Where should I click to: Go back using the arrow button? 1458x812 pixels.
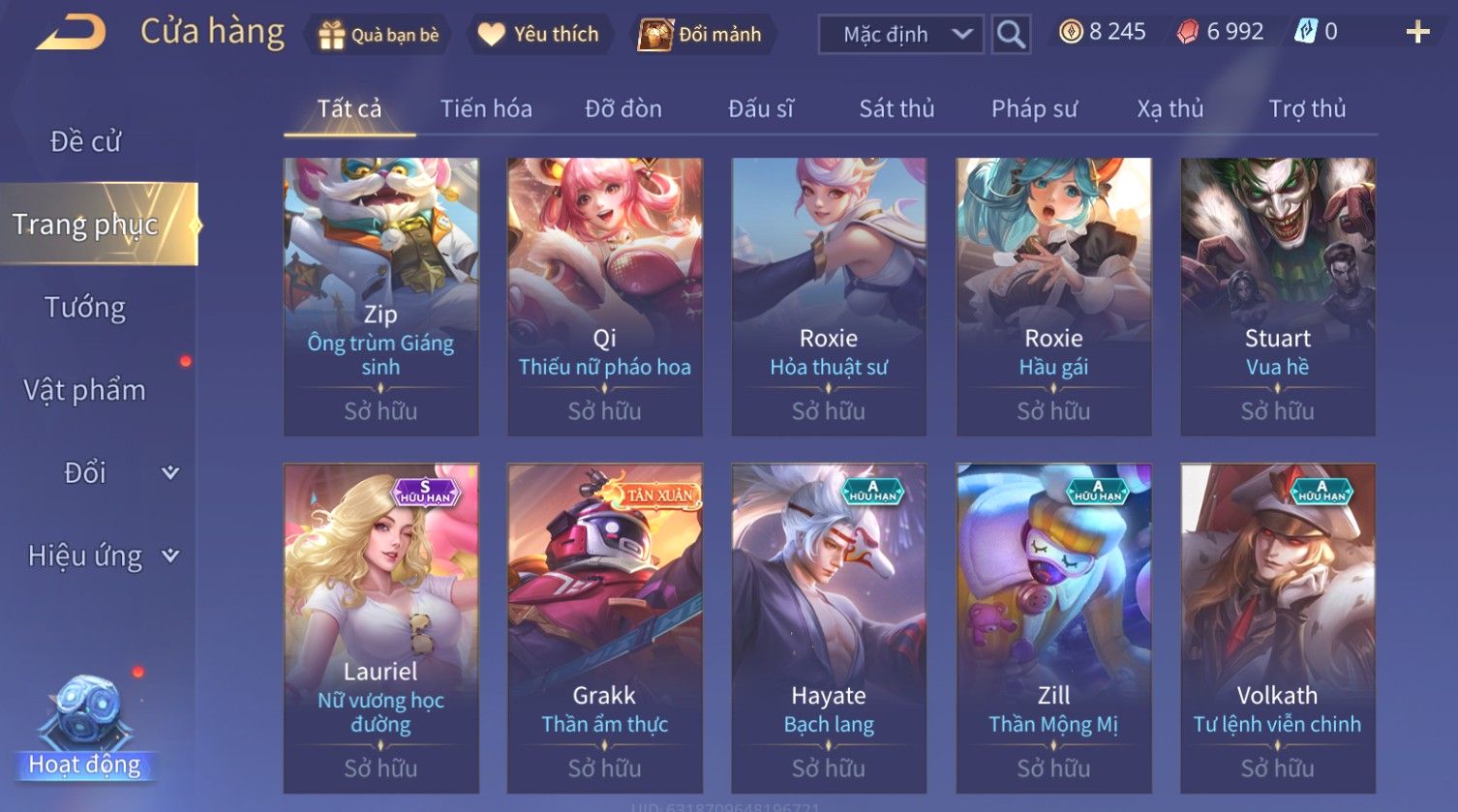pos(71,32)
